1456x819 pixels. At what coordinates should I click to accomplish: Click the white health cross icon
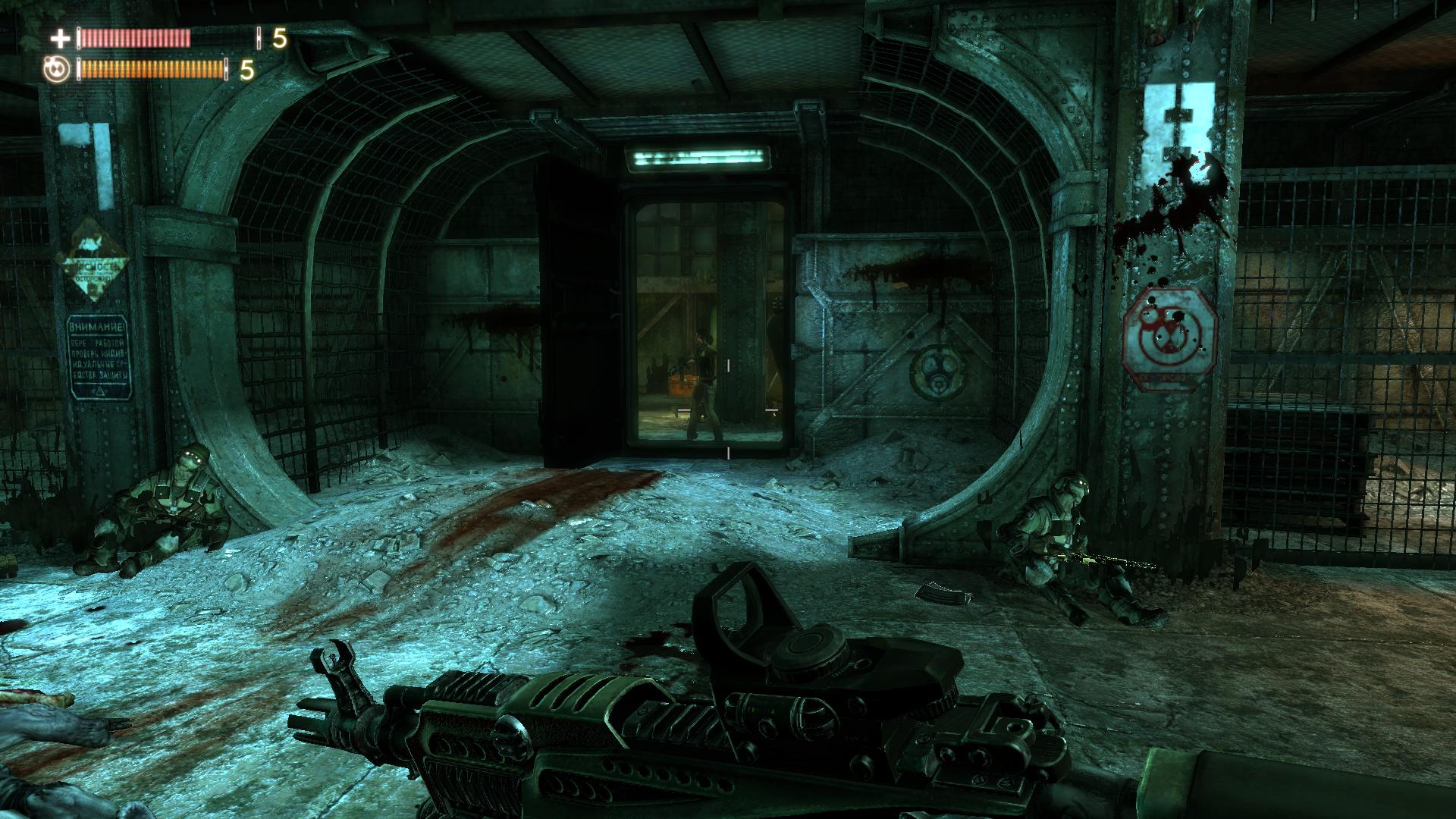(x=60, y=38)
